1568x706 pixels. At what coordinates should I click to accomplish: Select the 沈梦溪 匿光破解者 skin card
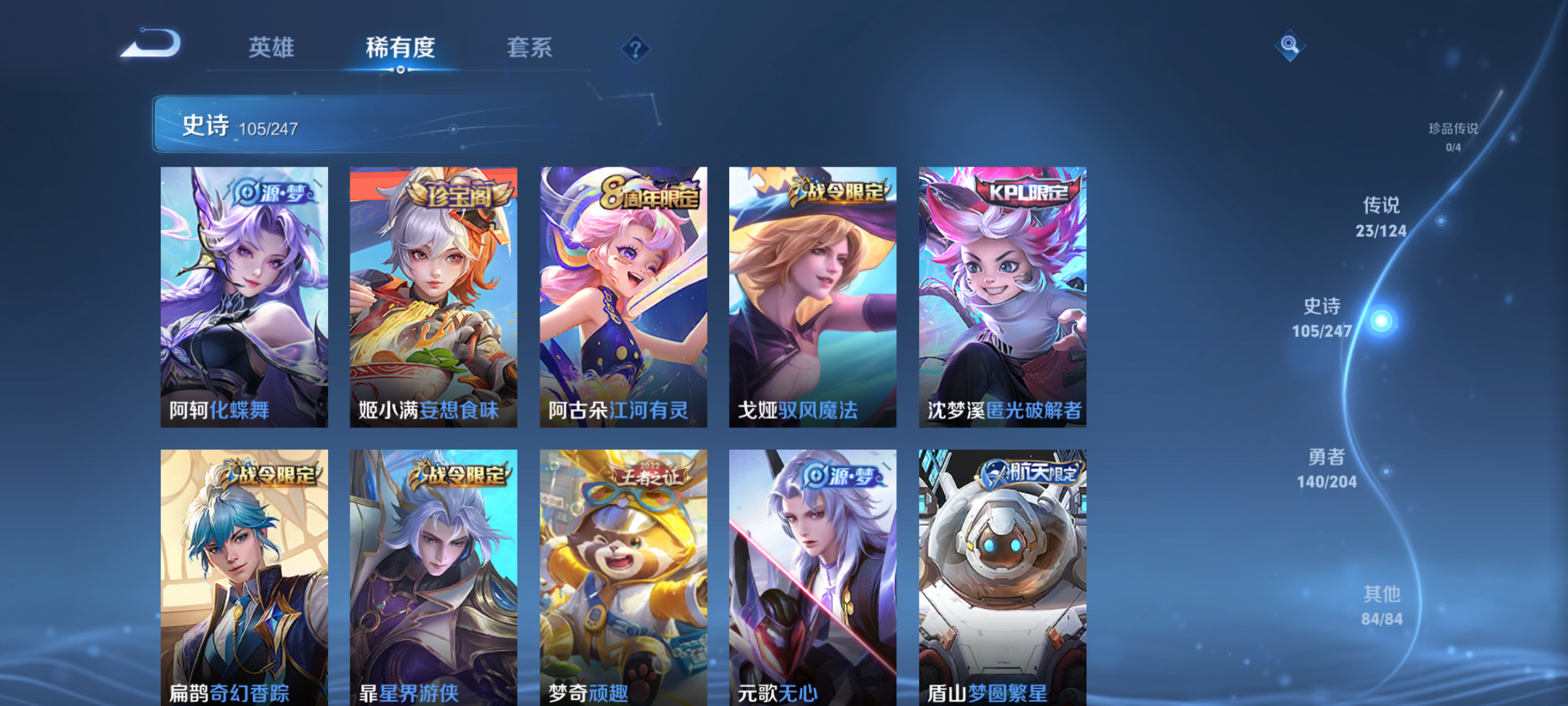pyautogui.click(x=1002, y=297)
